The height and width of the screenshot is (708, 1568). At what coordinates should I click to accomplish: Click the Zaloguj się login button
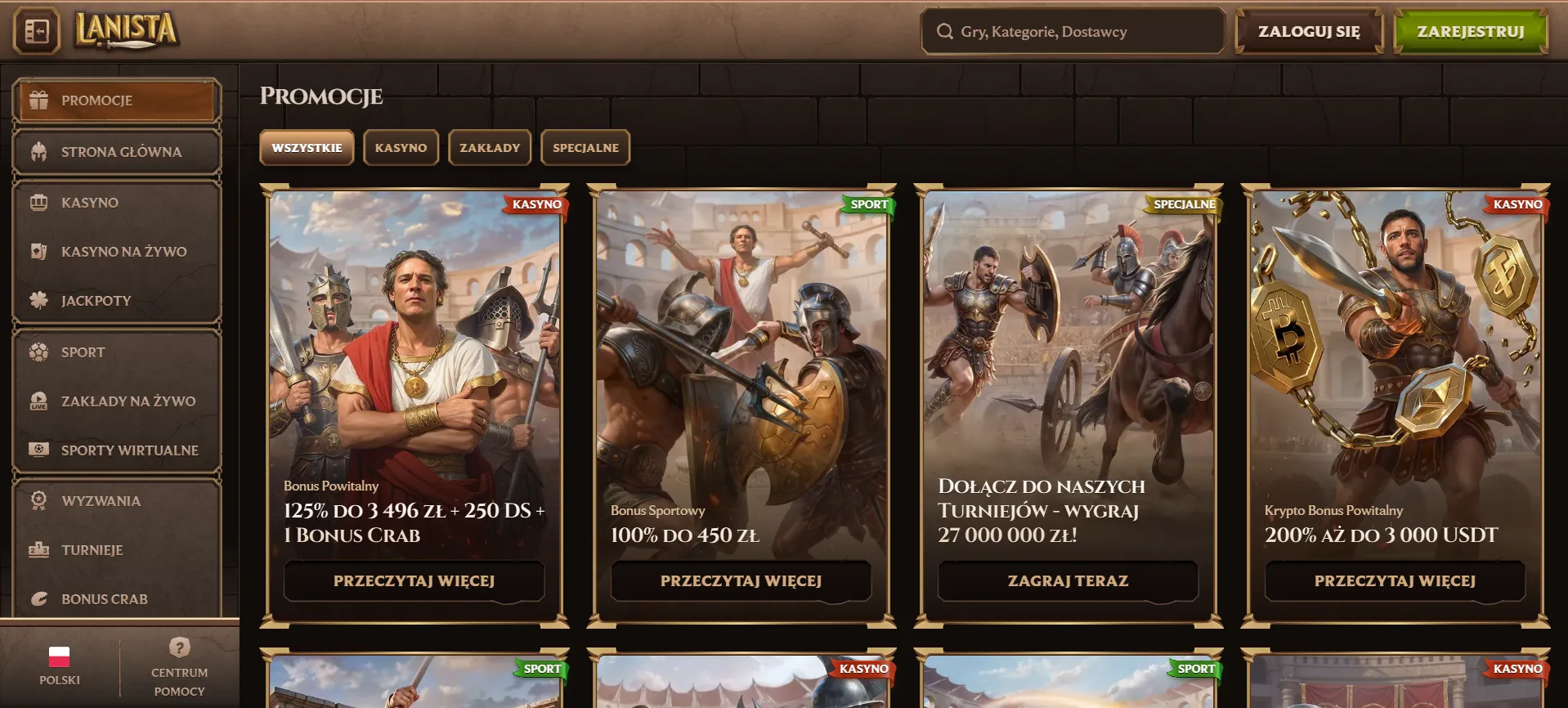1308,32
